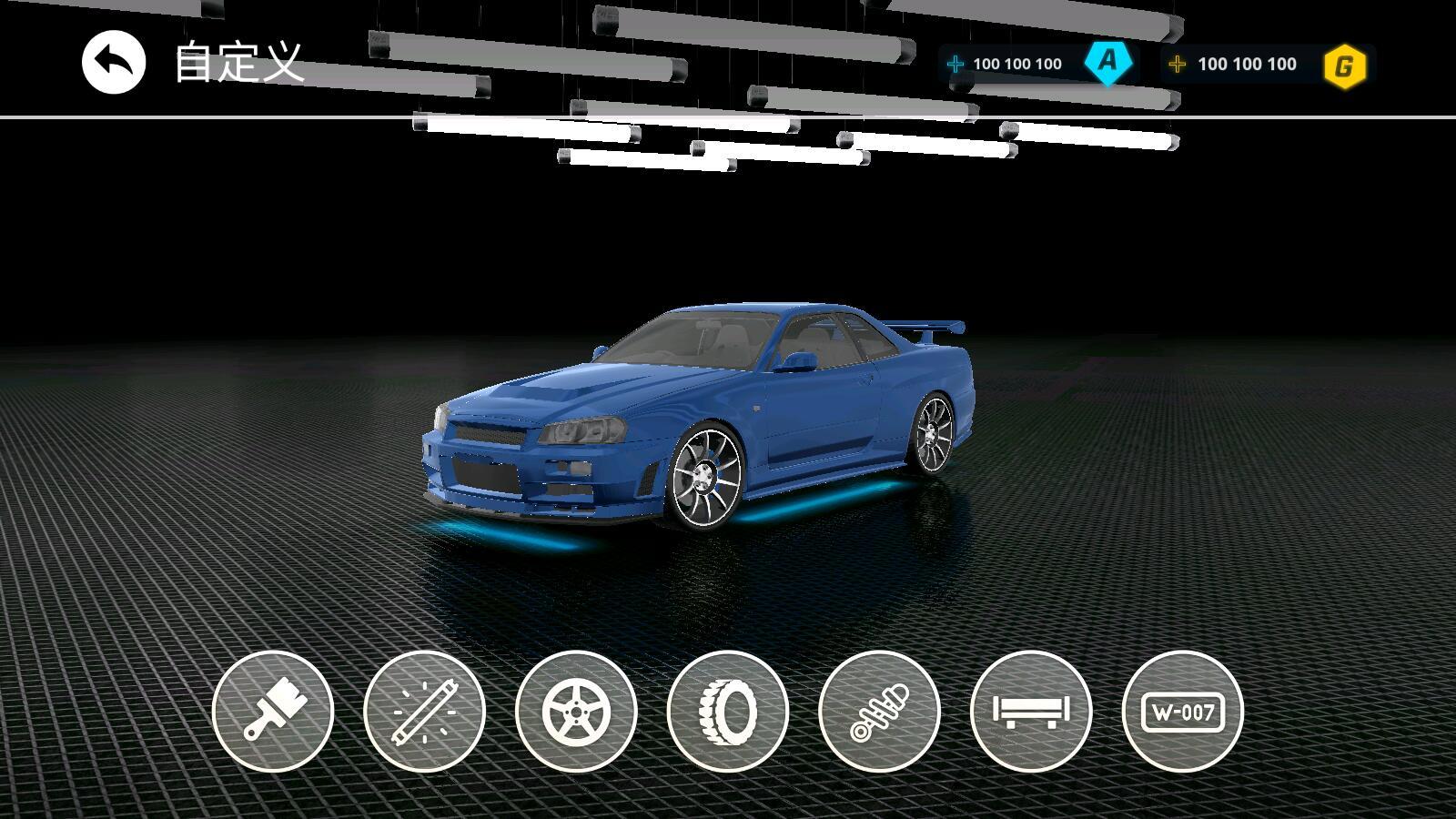Select the axle track width option
1456x819 pixels.
1031,711
